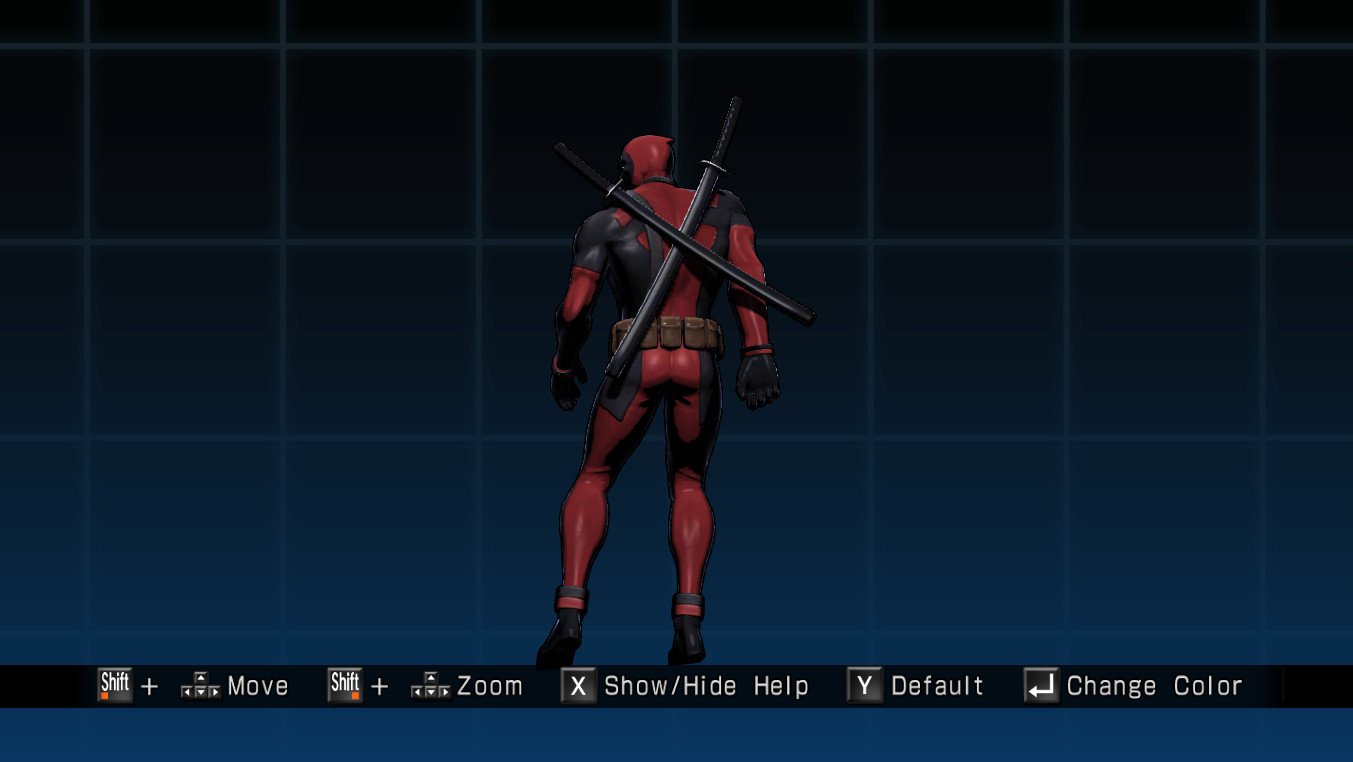Activate the Shift modifier indicator for camera zoom
The image size is (1353, 762).
coord(345,685)
